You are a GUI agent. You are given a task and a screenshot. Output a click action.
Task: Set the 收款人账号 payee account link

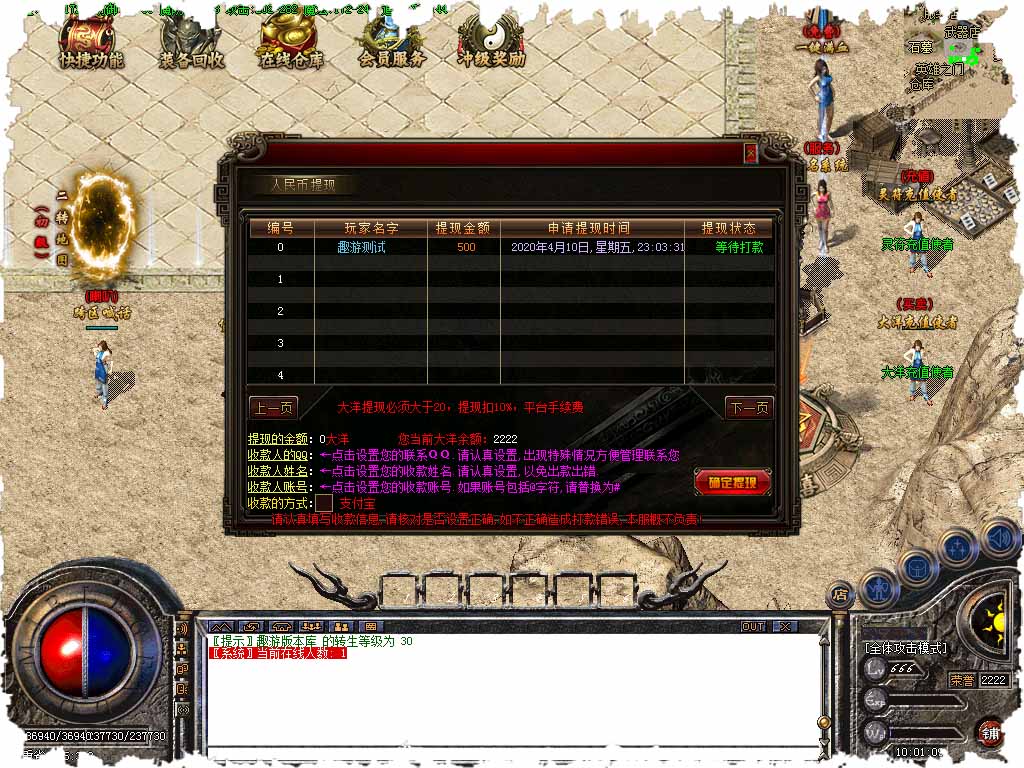[280, 487]
